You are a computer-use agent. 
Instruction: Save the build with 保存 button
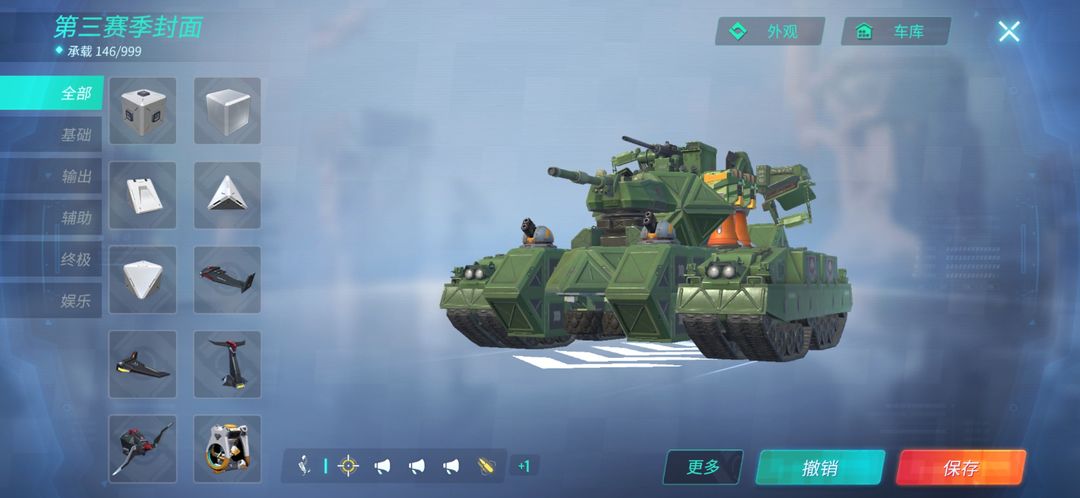coord(960,467)
